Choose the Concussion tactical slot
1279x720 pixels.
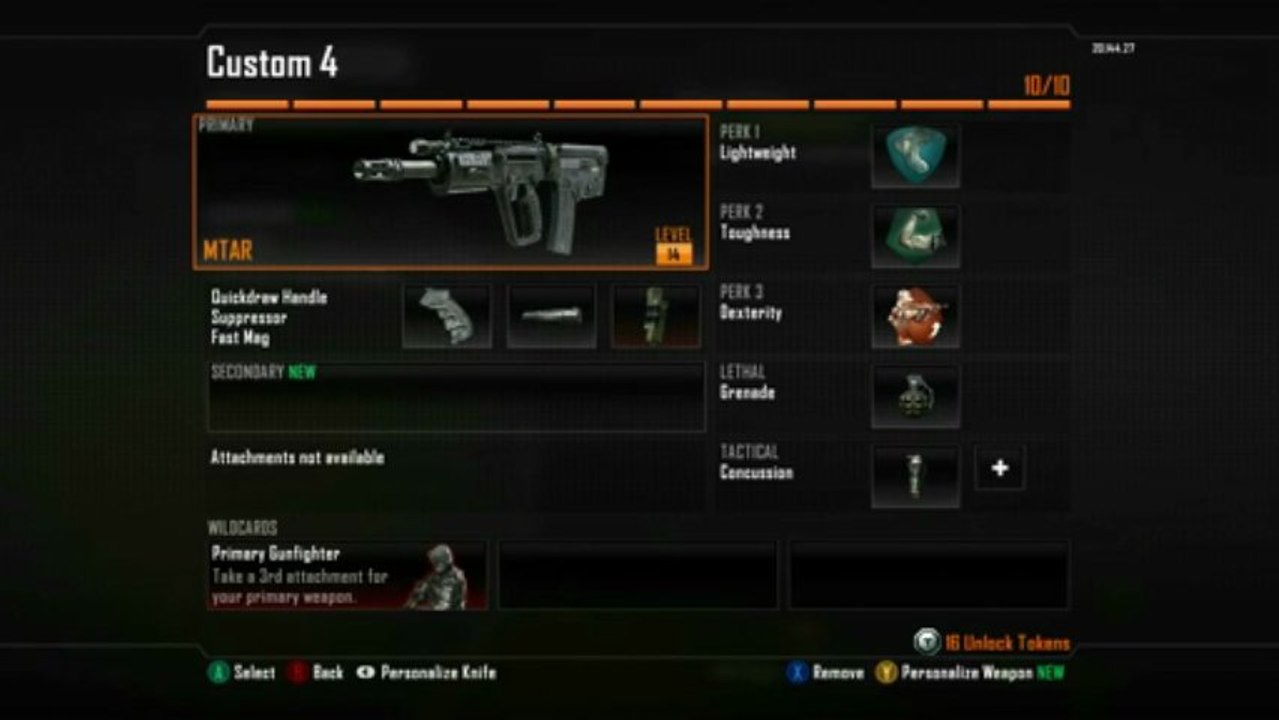coord(915,476)
